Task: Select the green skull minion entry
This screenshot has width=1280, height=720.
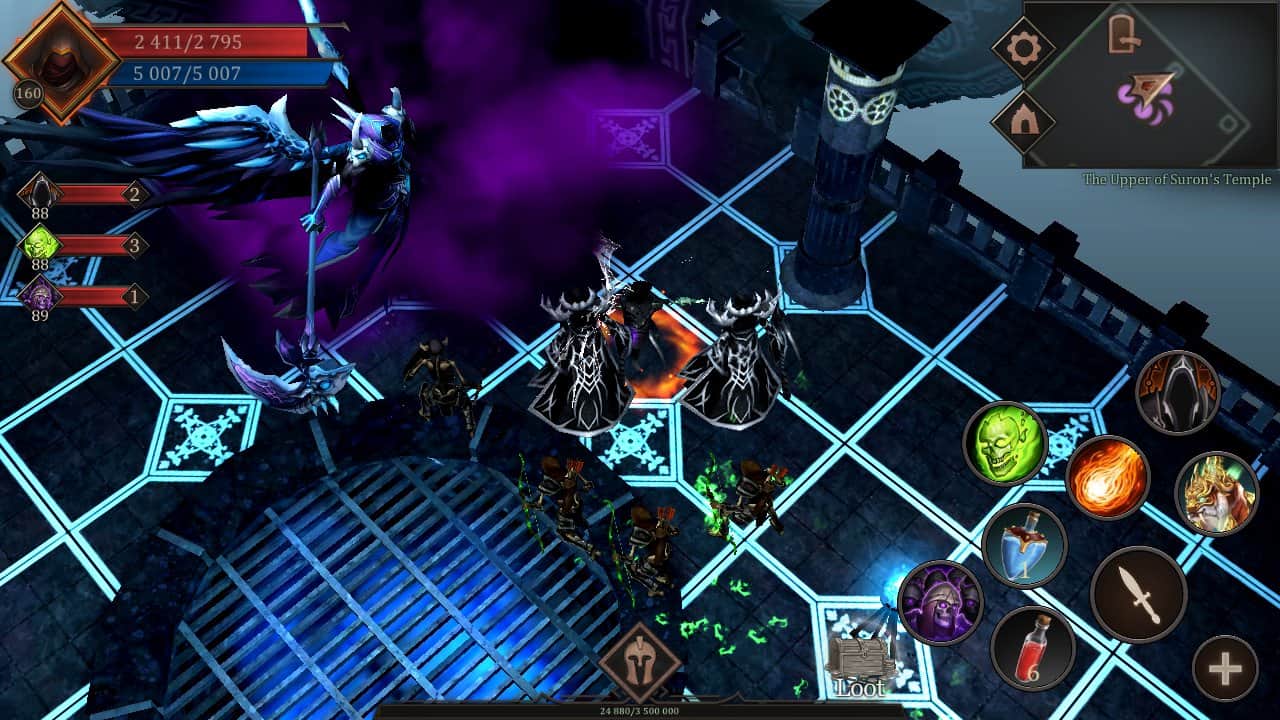Action: coord(40,245)
